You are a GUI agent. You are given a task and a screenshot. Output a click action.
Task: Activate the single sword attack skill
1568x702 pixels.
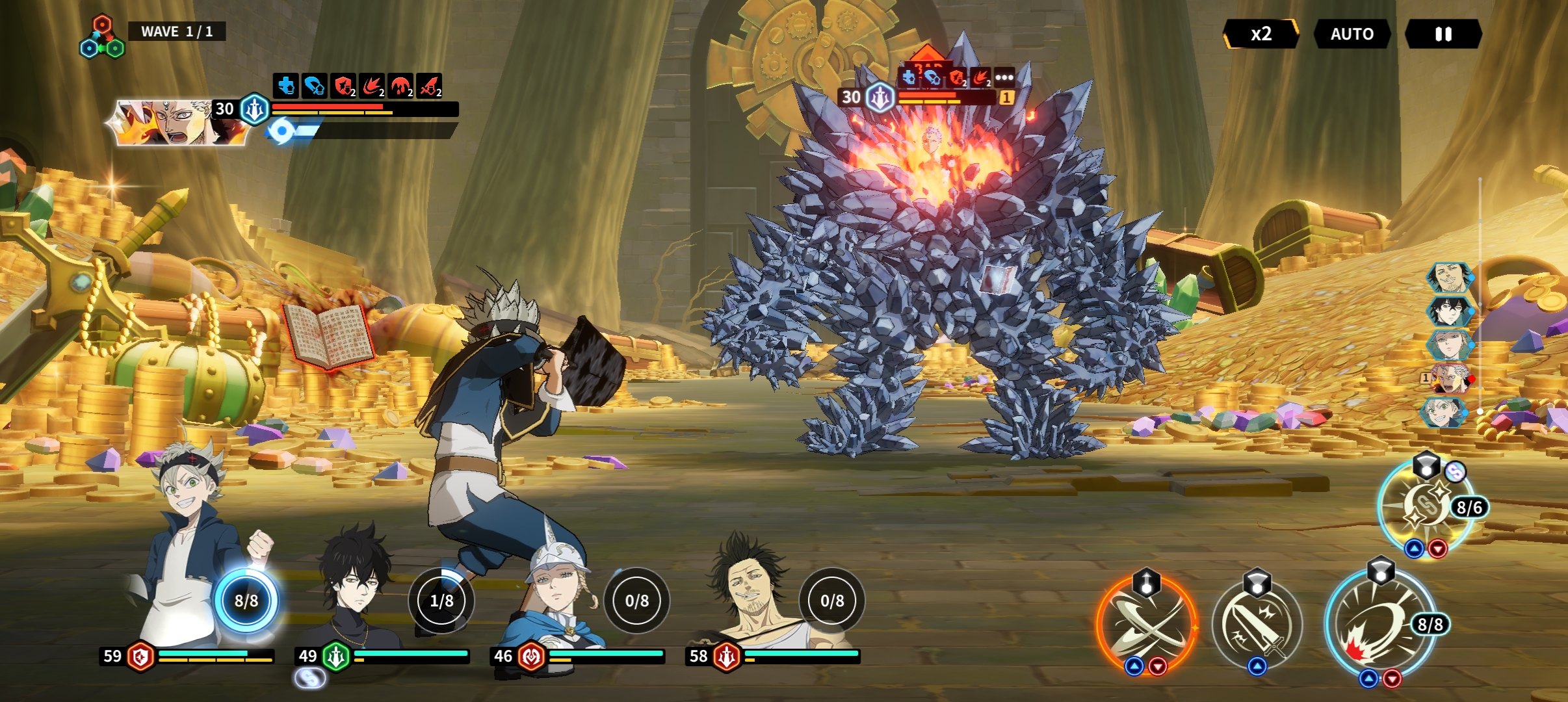tap(1257, 625)
